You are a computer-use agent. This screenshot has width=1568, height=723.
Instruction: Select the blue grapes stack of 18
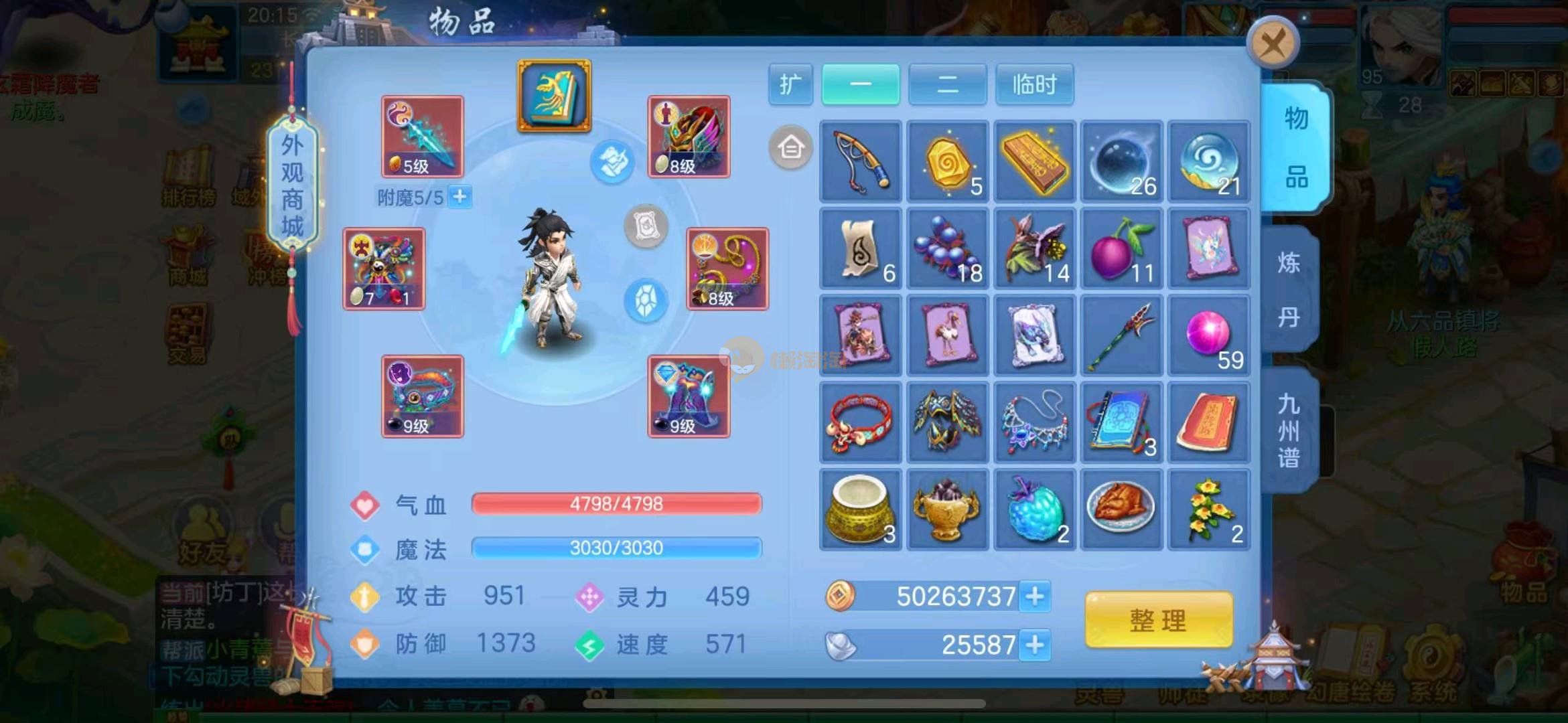coord(948,248)
